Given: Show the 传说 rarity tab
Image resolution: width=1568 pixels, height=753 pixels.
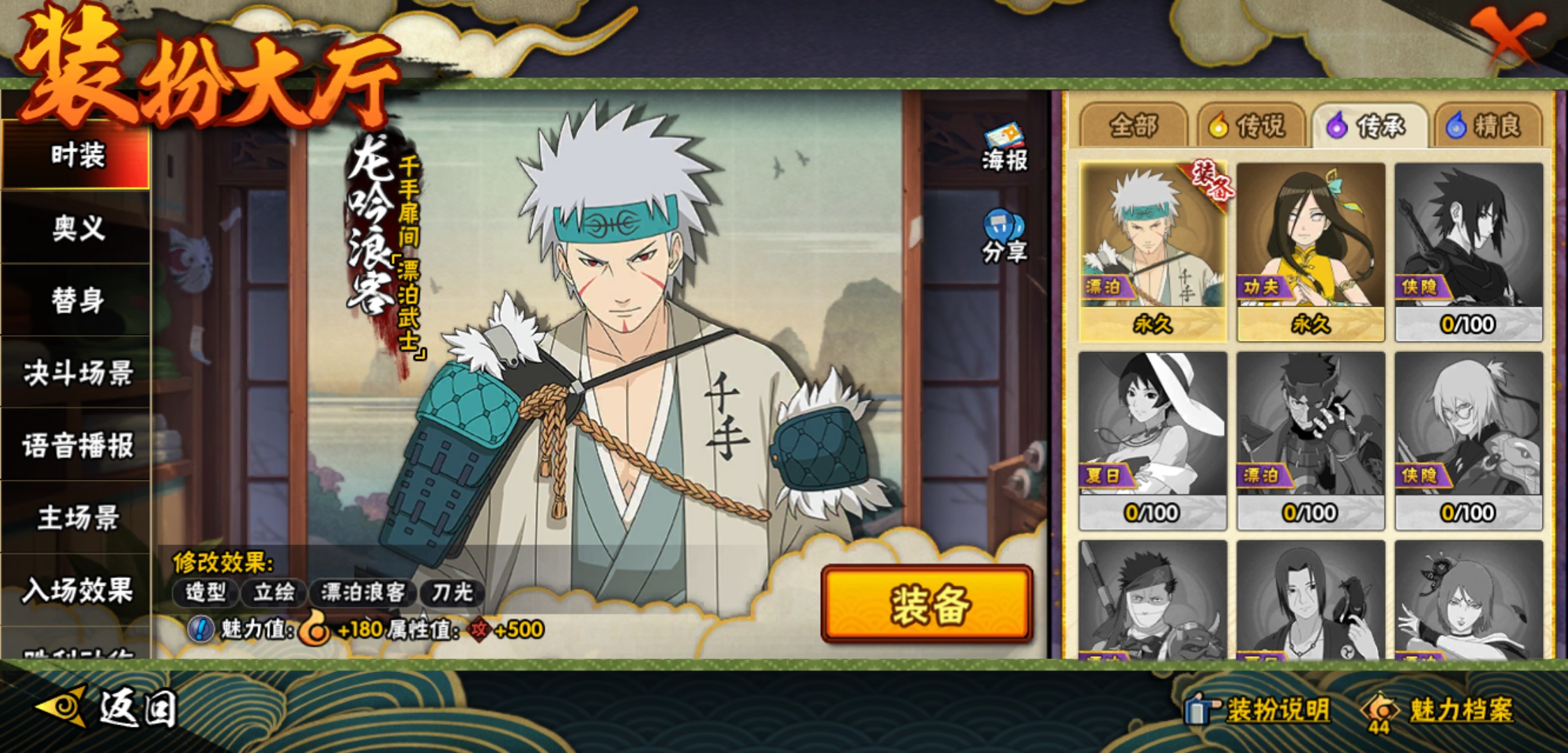Looking at the screenshot, I should tap(1251, 126).
